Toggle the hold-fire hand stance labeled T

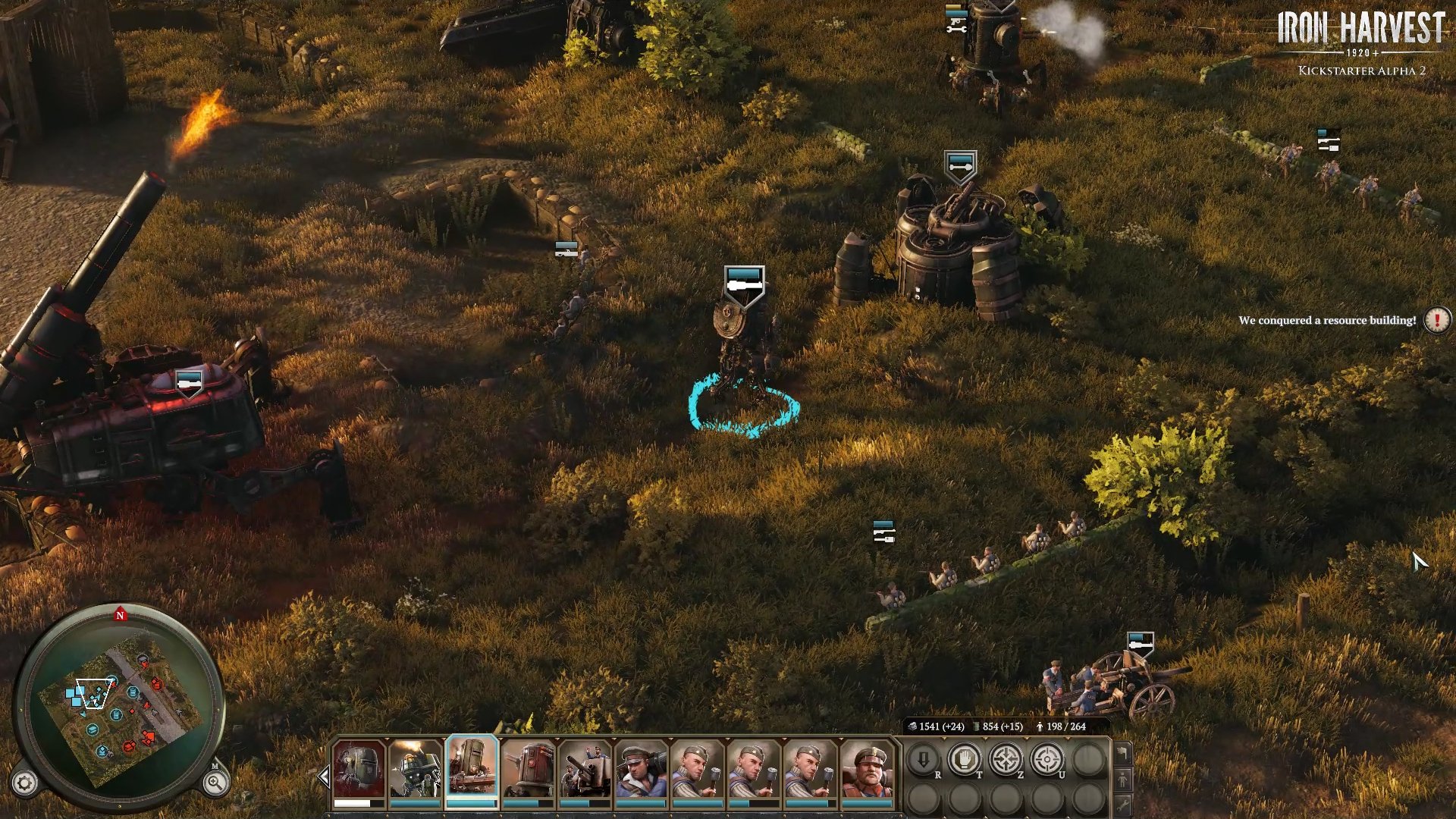point(964,758)
